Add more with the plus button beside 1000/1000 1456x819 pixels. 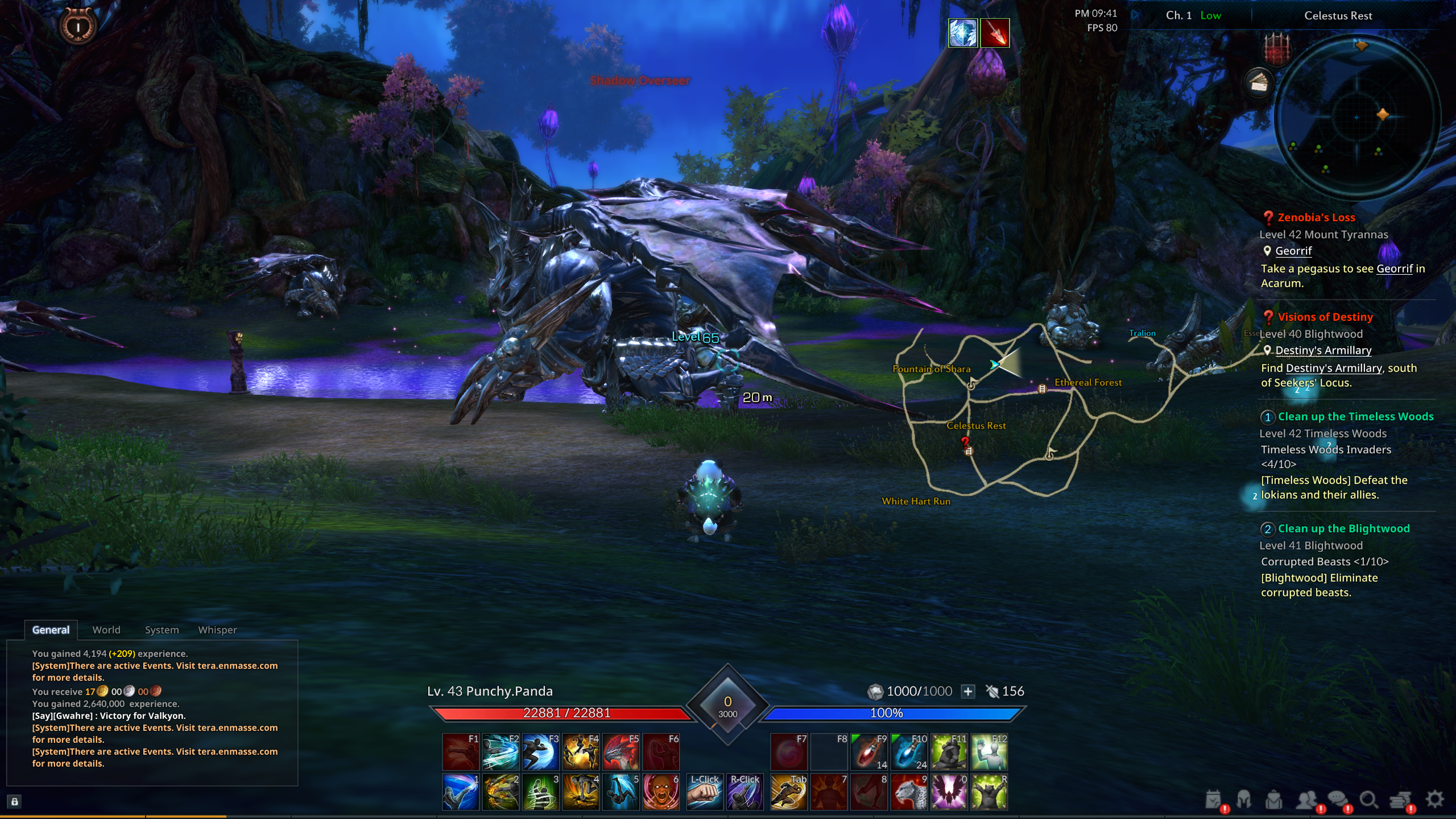pos(968,692)
